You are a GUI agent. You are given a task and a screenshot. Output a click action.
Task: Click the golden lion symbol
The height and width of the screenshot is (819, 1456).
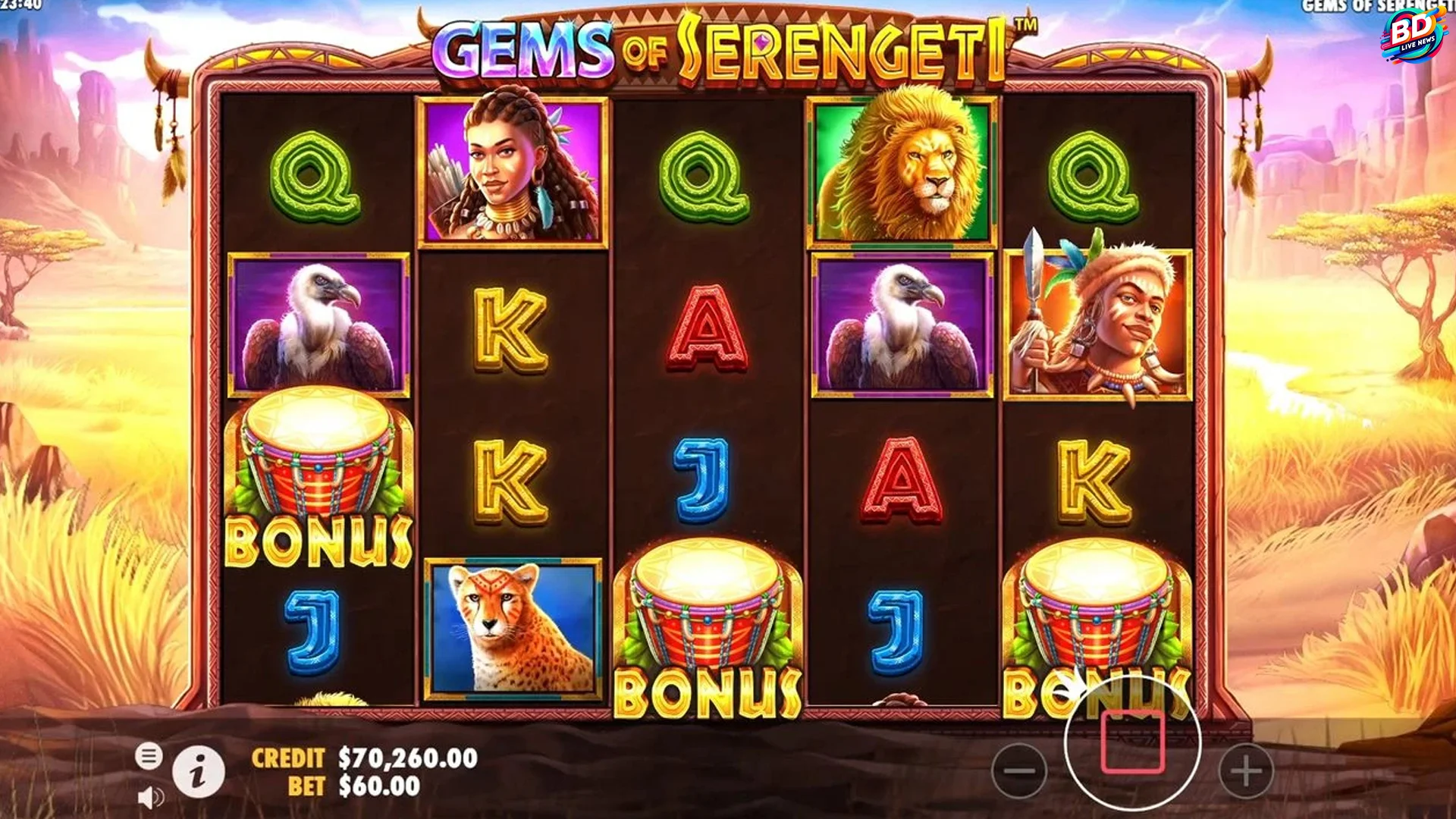903,168
